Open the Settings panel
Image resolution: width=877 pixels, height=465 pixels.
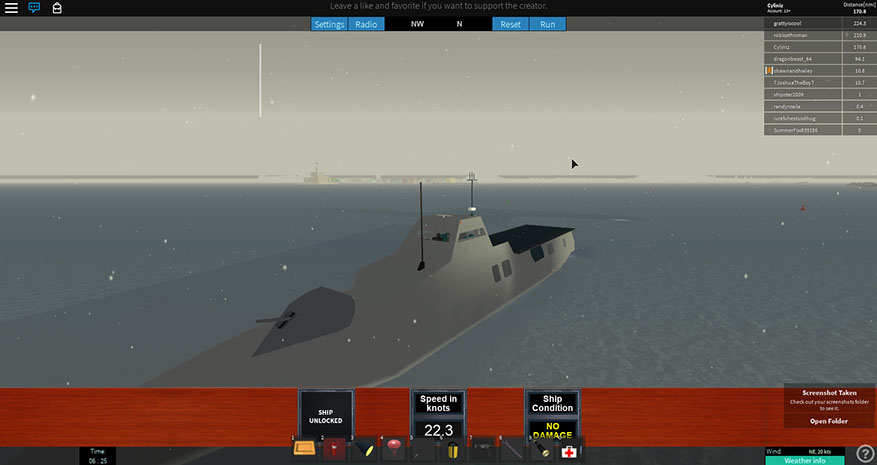[329, 24]
